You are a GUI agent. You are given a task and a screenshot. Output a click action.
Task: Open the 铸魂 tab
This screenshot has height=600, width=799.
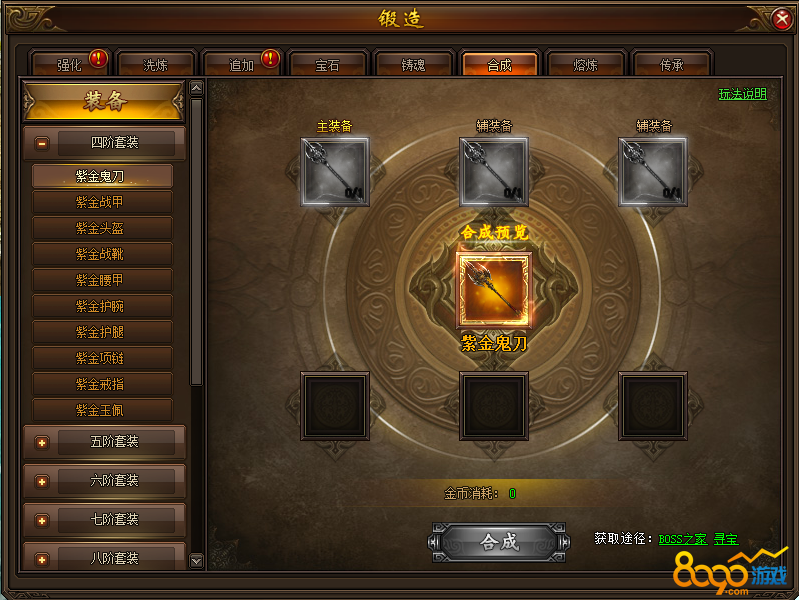pyautogui.click(x=414, y=65)
